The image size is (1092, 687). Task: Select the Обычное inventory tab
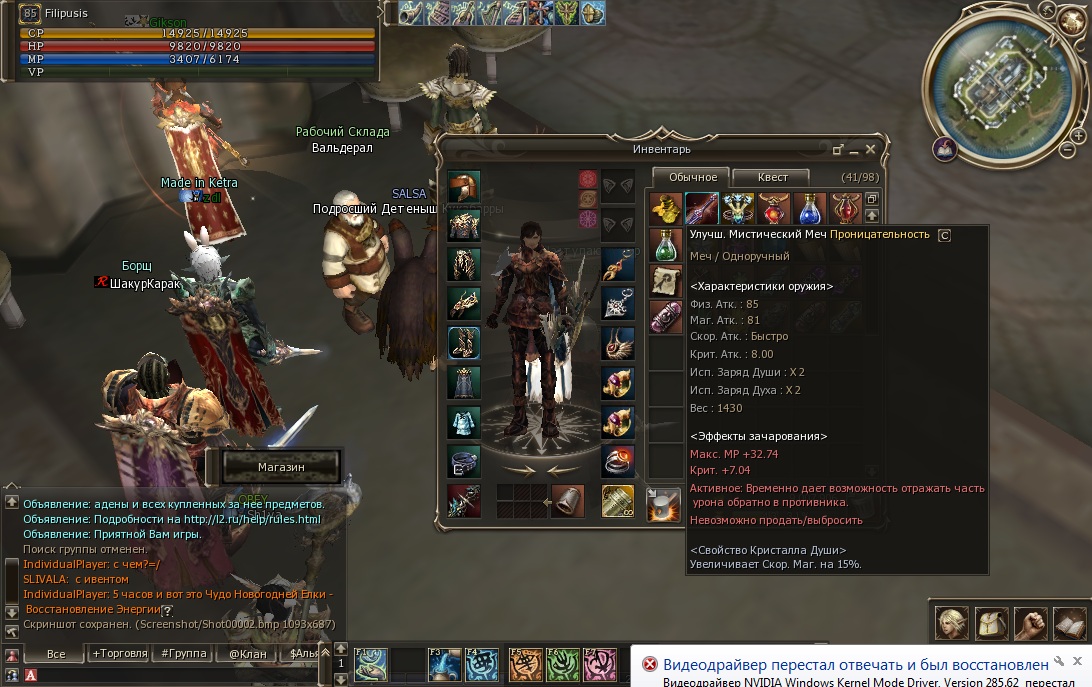click(x=691, y=177)
